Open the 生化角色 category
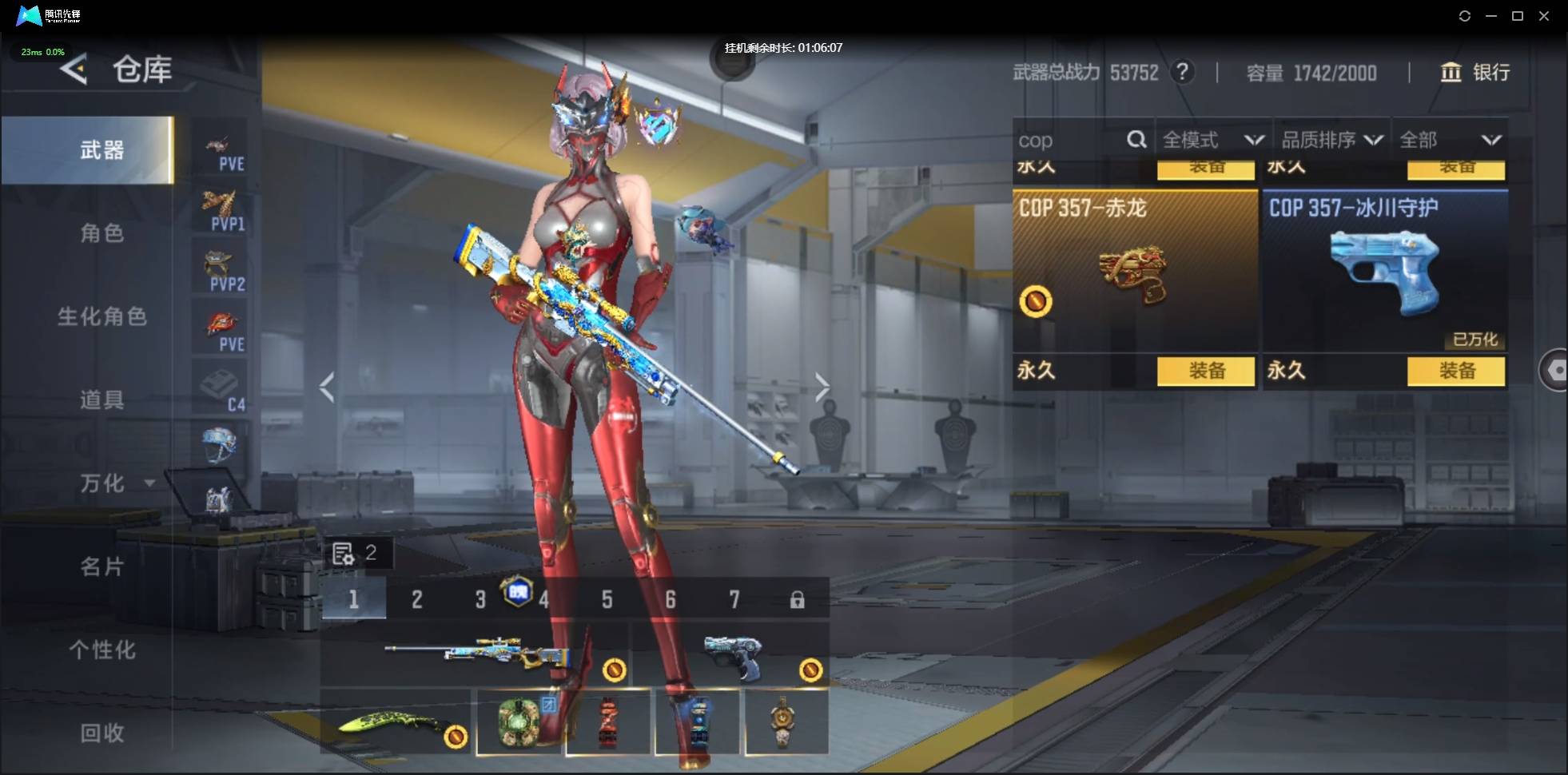 [x=101, y=316]
